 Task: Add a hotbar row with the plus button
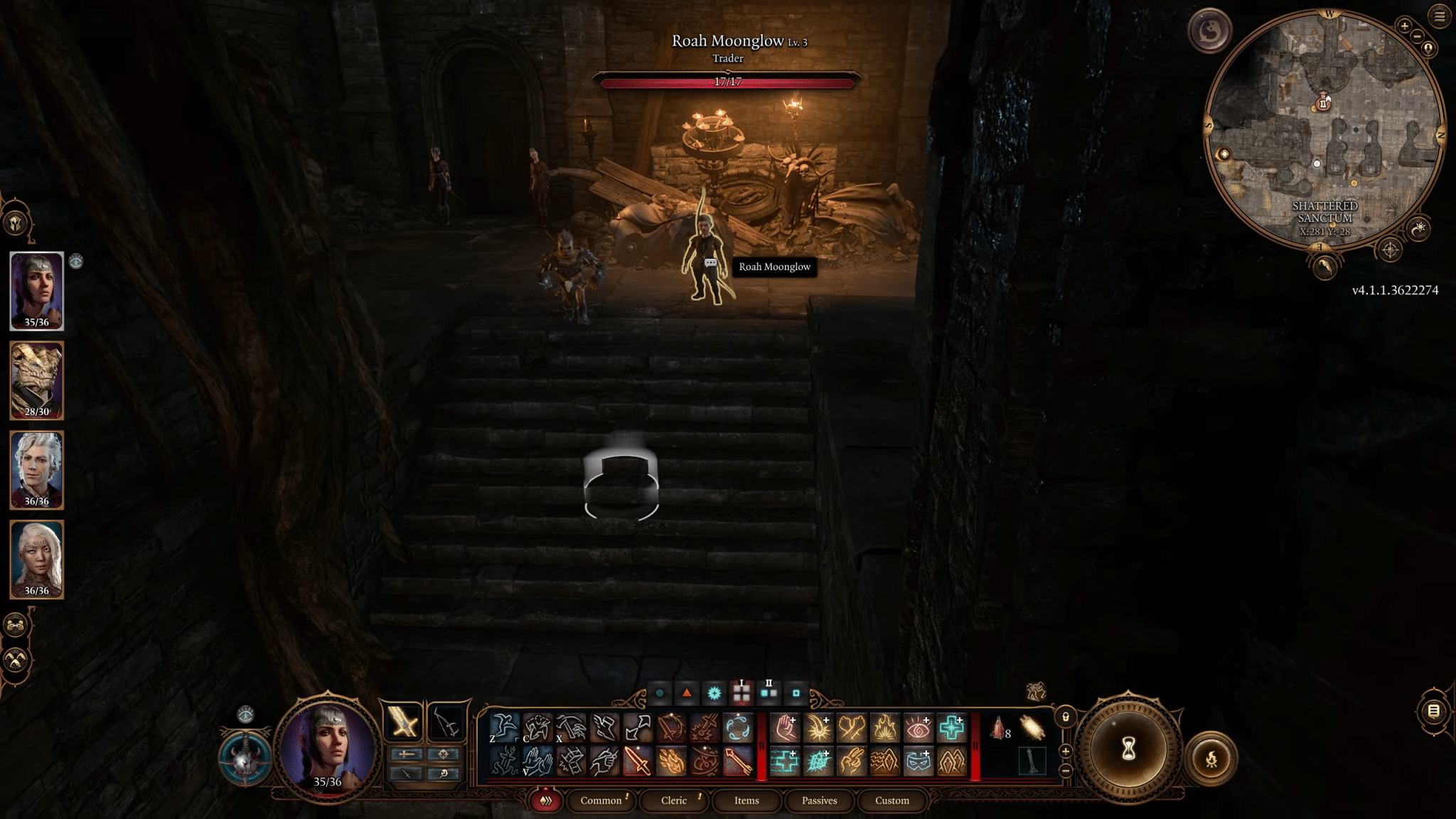pos(1066,751)
